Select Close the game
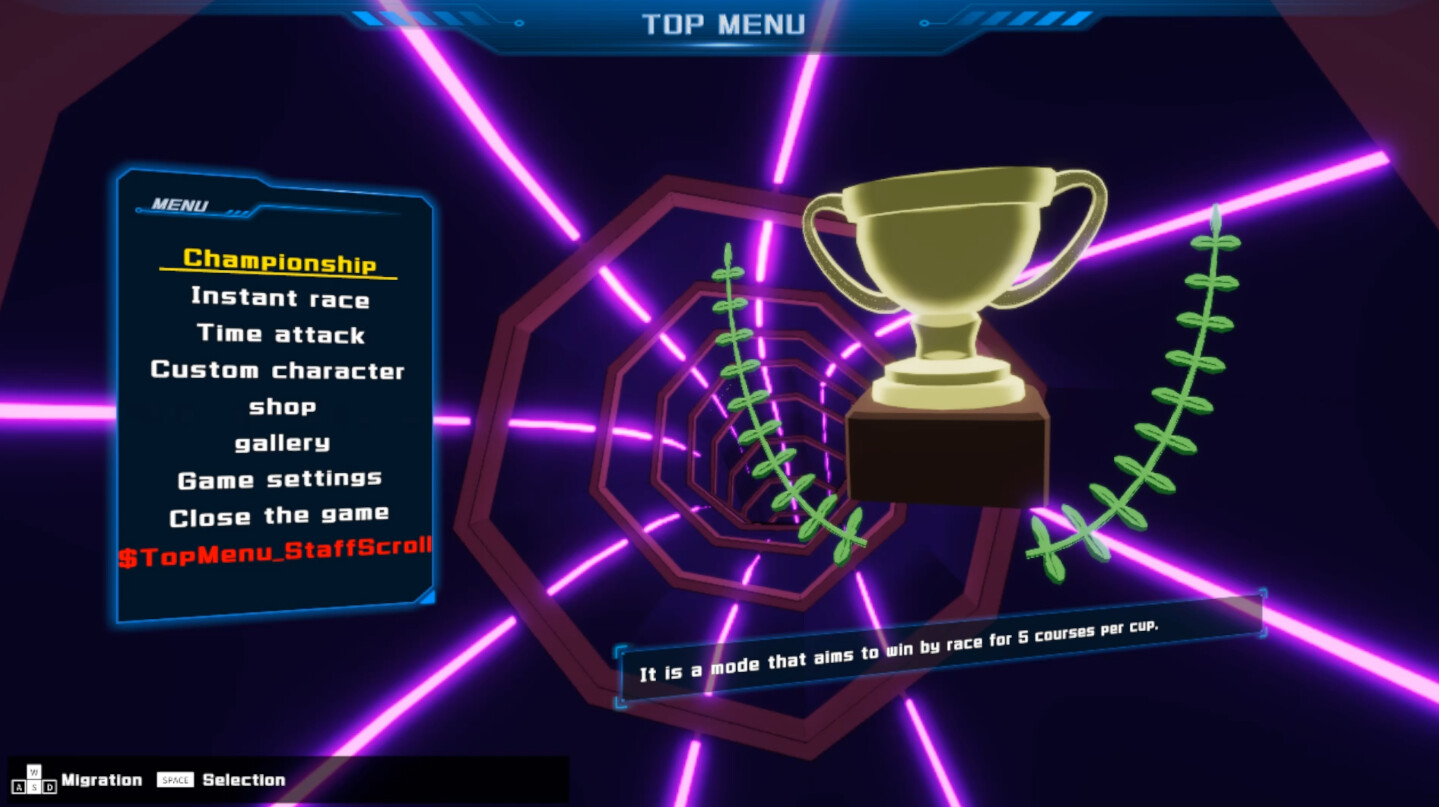Screen dimensions: 1439x807 281,515
